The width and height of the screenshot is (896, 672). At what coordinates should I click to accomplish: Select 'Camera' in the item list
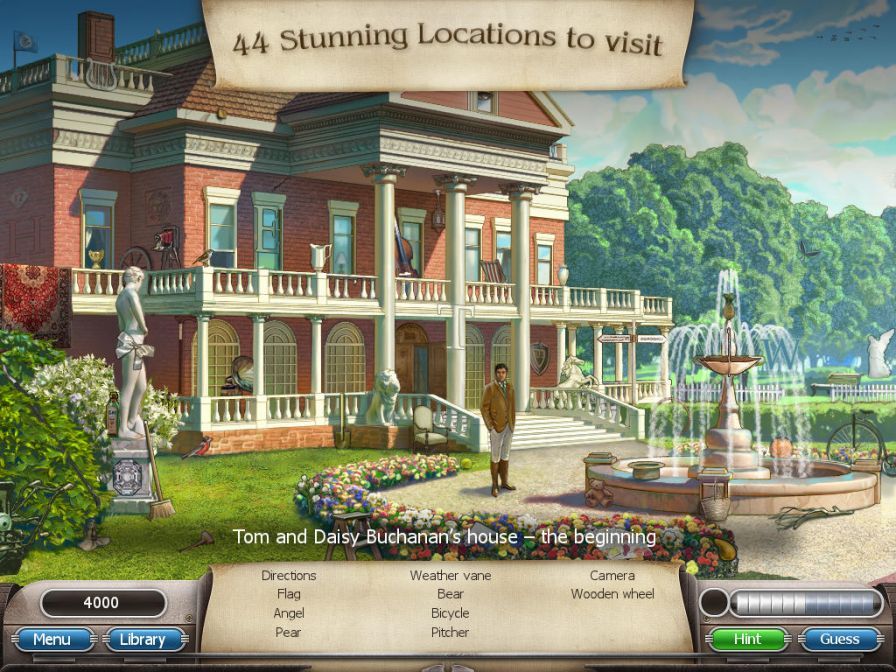pyautogui.click(x=612, y=576)
